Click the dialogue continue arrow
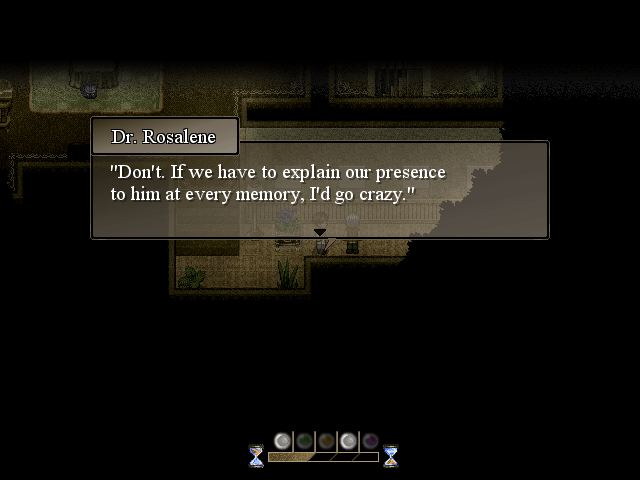The image size is (640, 480). point(320,232)
